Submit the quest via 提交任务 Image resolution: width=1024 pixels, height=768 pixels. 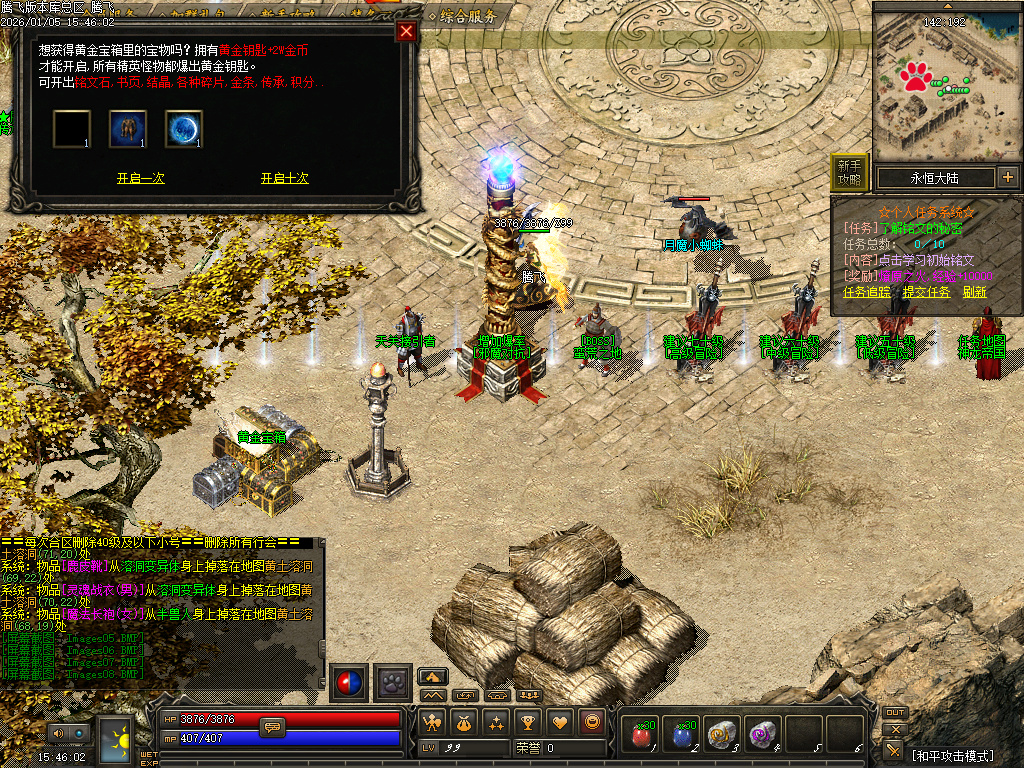point(926,292)
